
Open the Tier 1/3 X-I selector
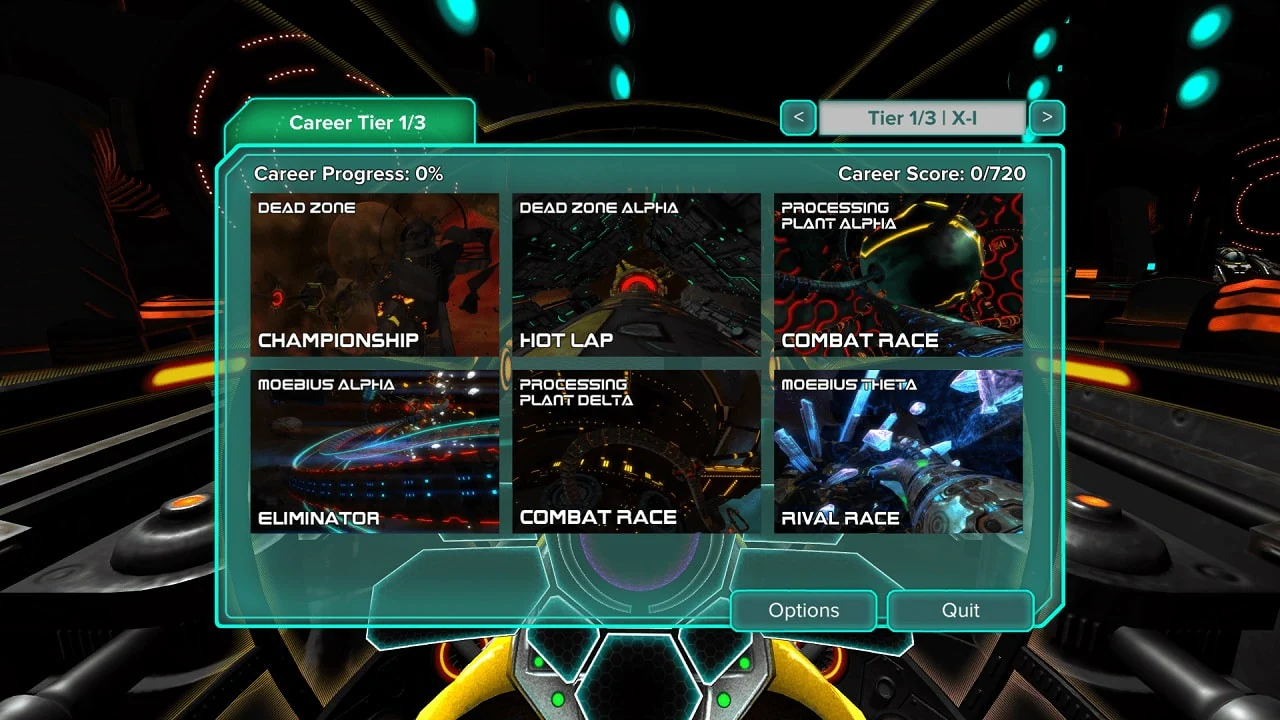click(x=922, y=117)
